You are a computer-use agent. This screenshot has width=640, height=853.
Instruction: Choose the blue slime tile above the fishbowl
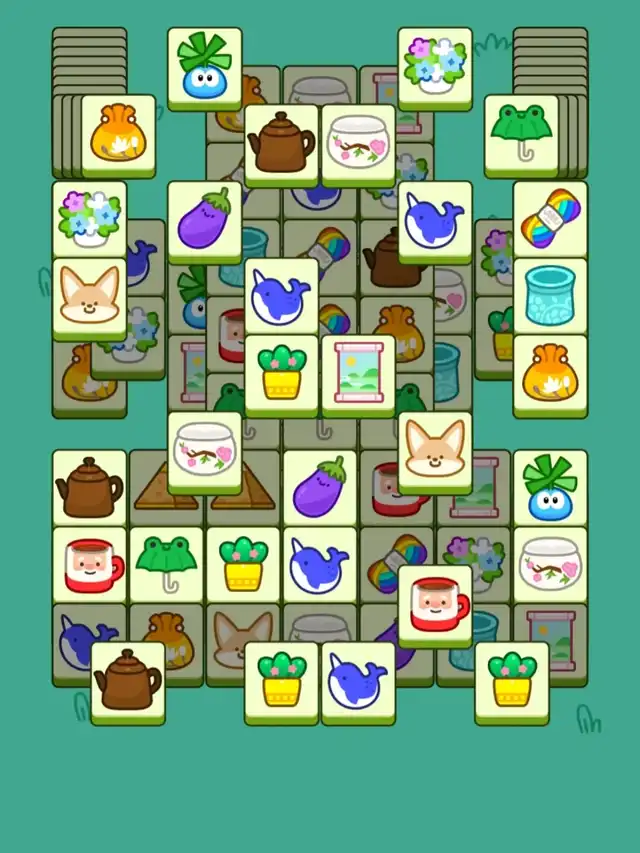[x=550, y=487]
